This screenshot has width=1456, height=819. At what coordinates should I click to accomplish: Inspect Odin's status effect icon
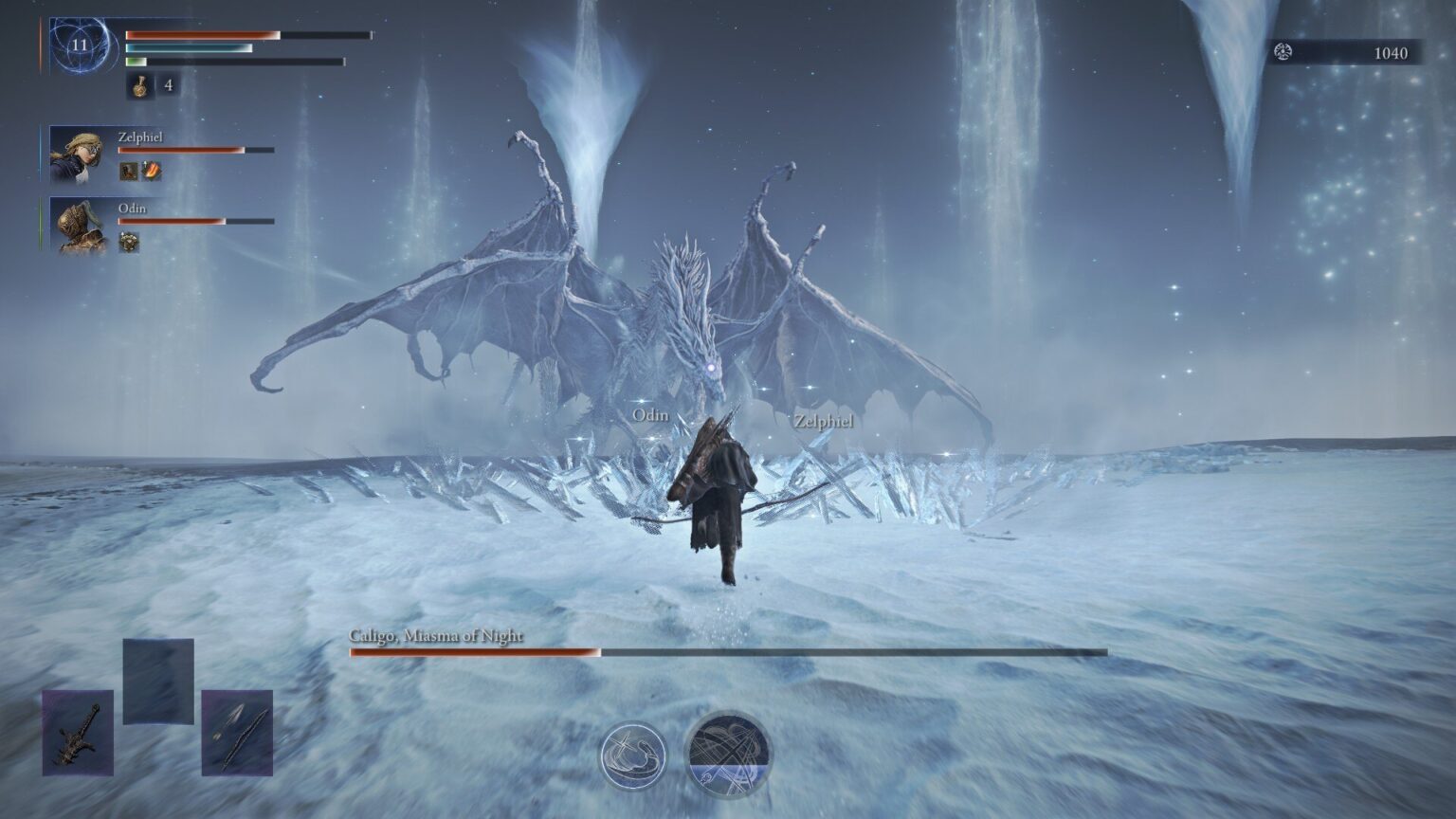(129, 242)
